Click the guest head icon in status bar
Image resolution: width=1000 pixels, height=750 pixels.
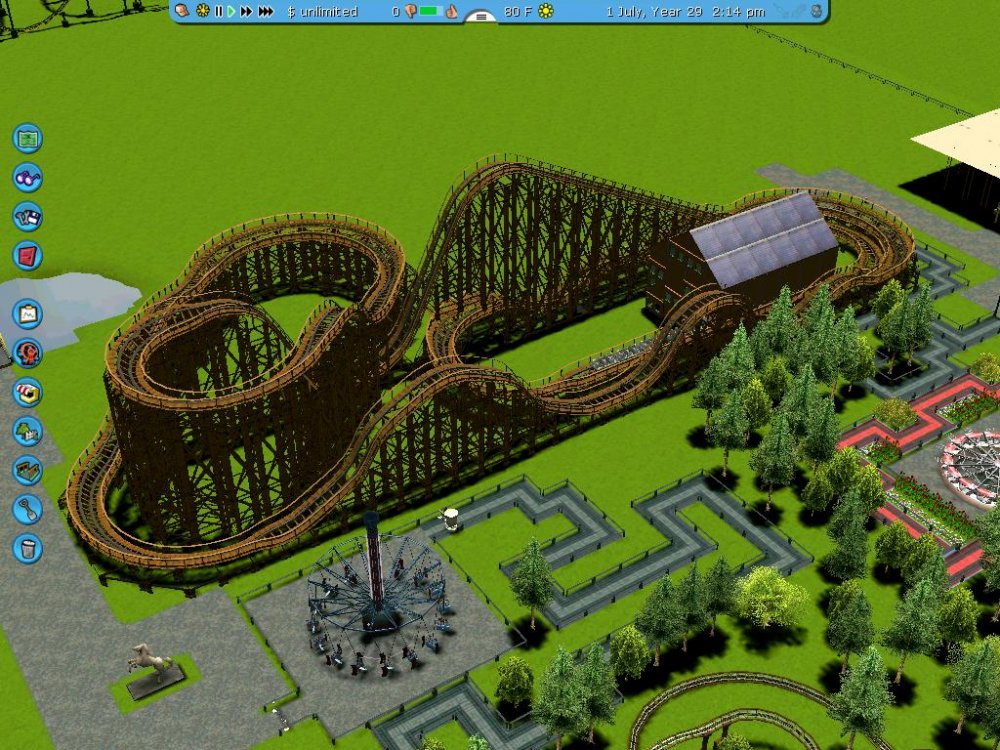(x=182, y=11)
